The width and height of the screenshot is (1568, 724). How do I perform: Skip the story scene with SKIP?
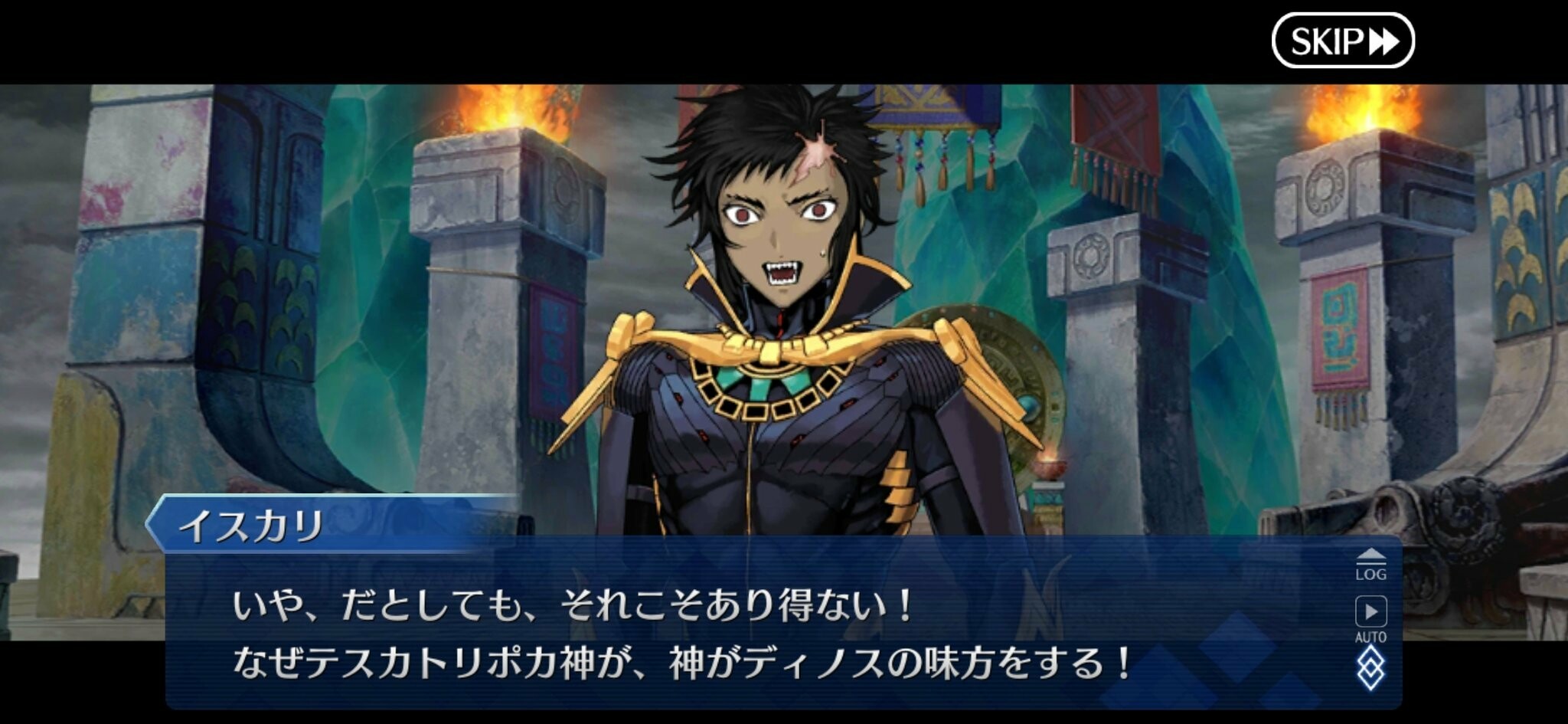pyautogui.click(x=1342, y=41)
